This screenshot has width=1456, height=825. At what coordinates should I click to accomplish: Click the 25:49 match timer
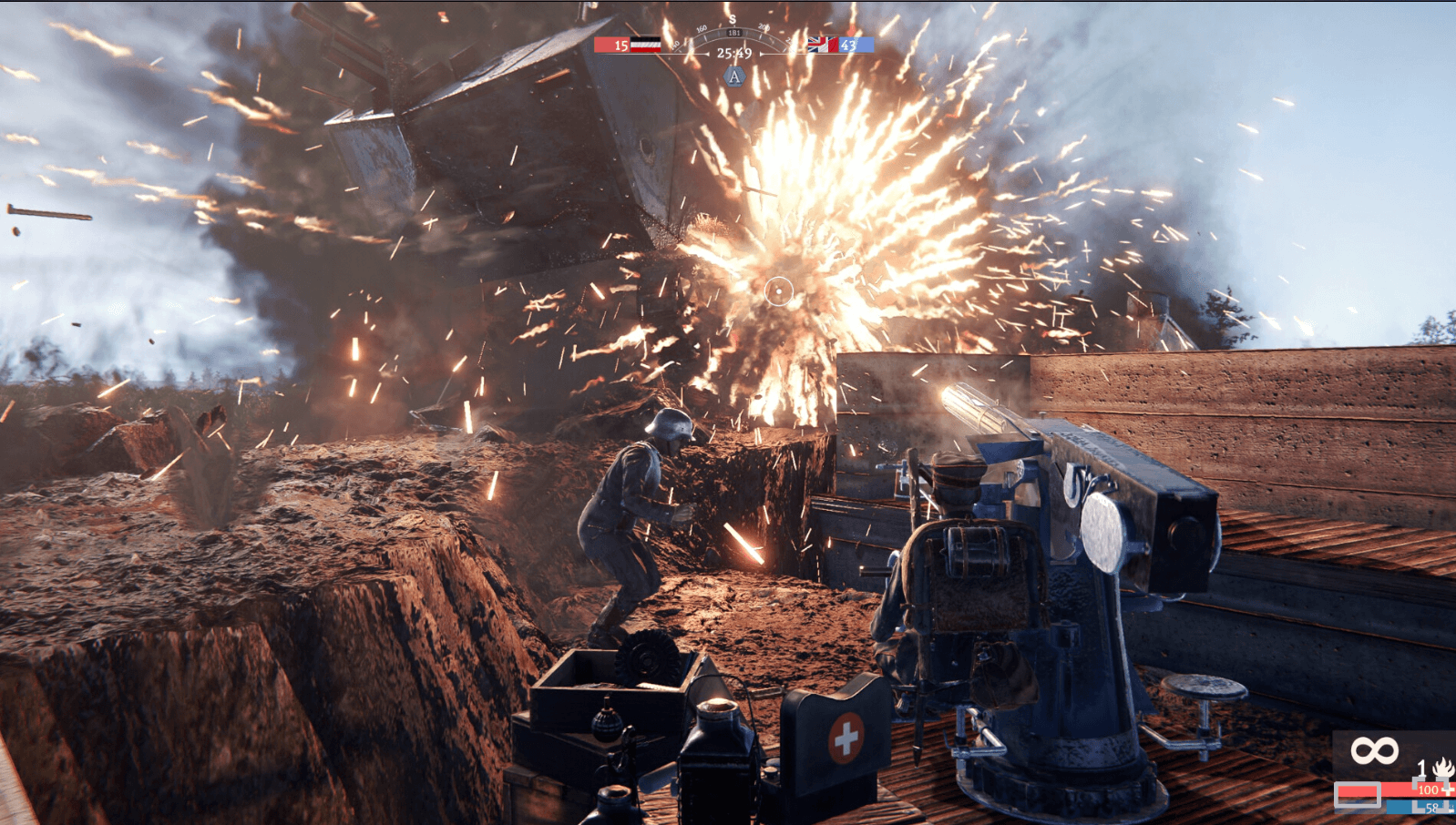click(734, 54)
